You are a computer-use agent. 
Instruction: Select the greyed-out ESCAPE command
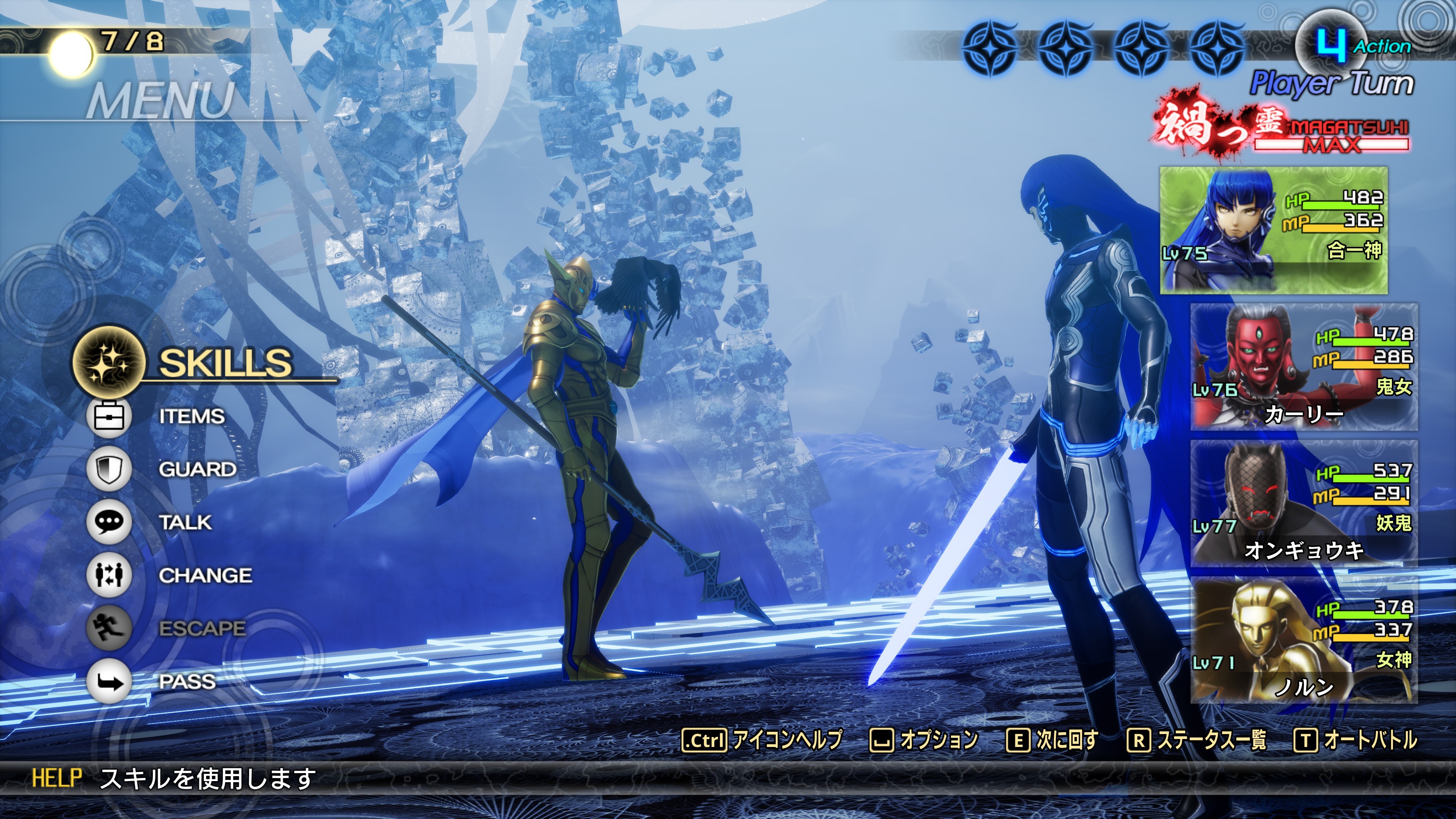pos(201,629)
